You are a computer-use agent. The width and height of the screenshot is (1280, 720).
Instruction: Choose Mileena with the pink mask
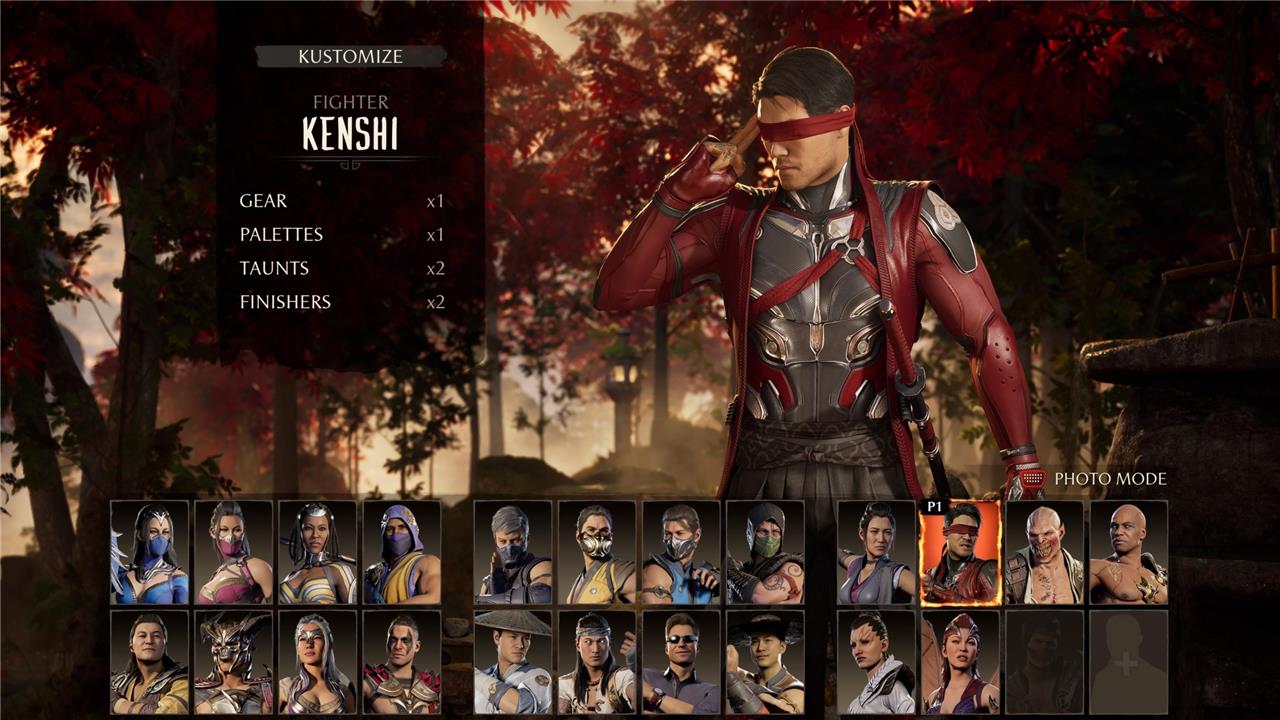point(234,552)
